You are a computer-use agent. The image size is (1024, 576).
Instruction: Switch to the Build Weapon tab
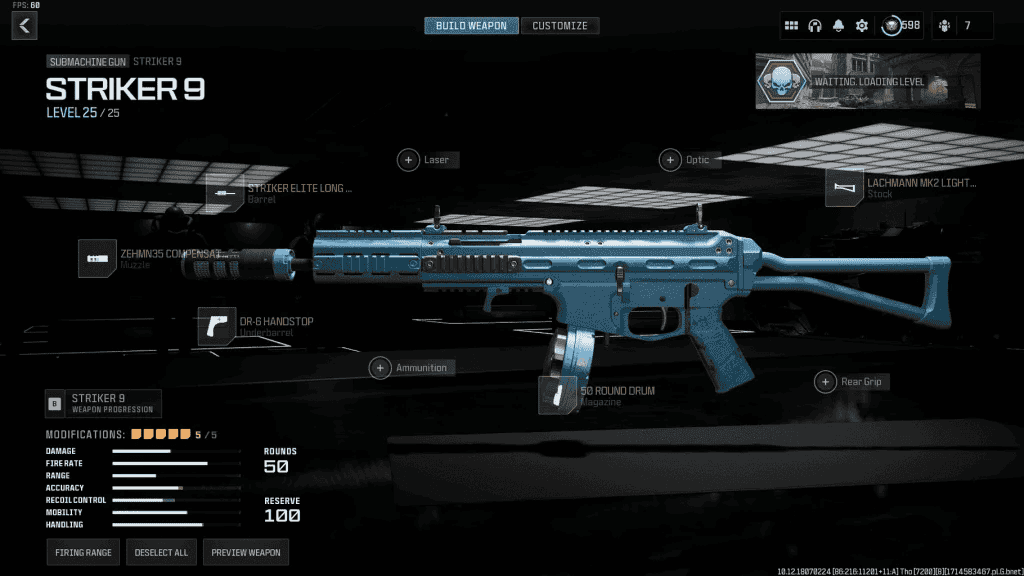point(471,25)
